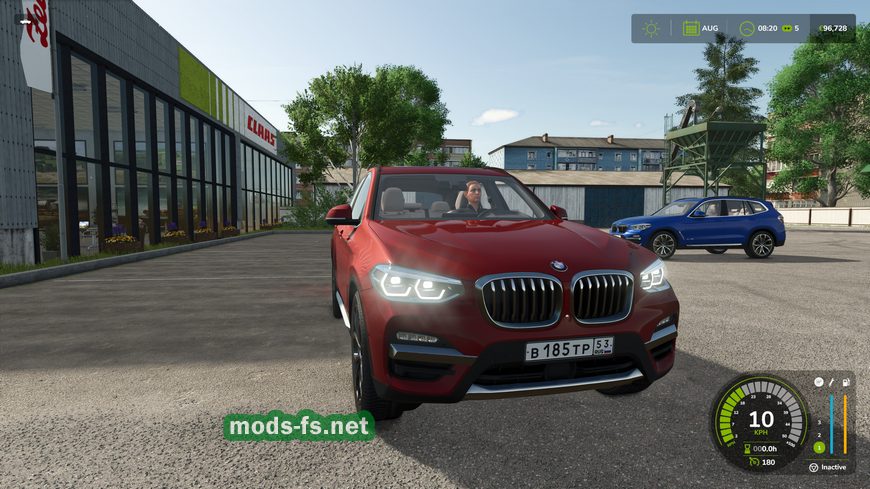
Task: Select the wrench vehicle damage icon
Action: [832, 382]
